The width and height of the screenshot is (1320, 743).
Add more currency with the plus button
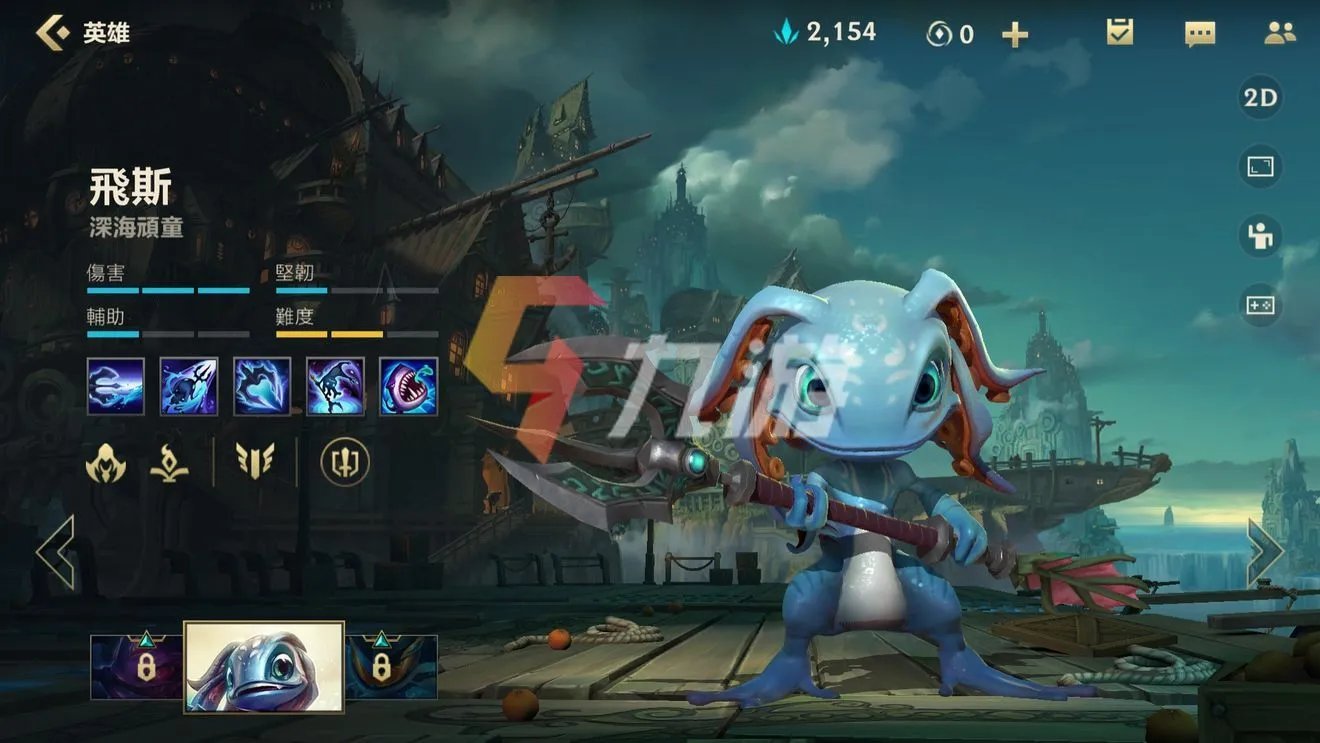coord(1015,35)
